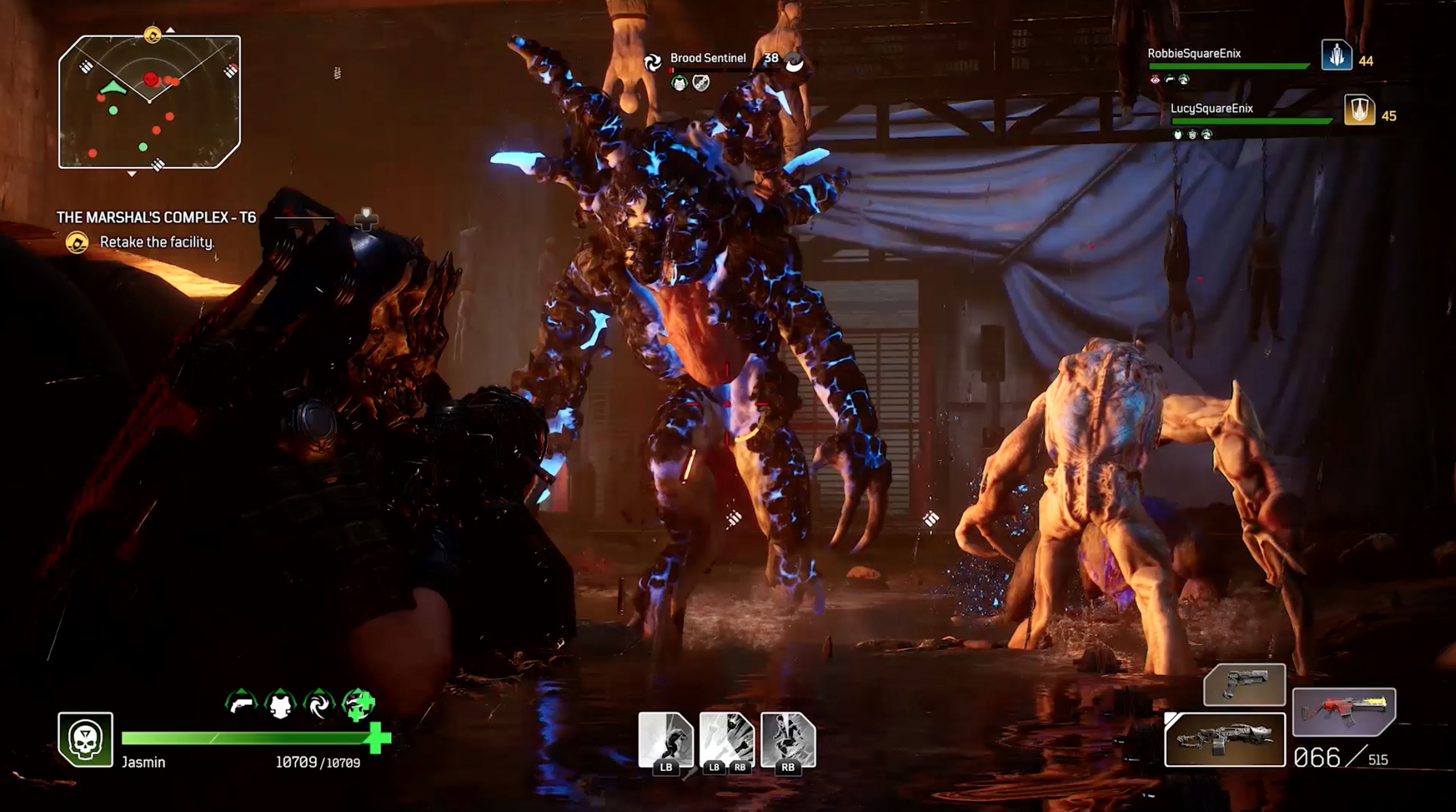
Task: Click the Brood Sentinel enemy nameplate
Action: 708,58
